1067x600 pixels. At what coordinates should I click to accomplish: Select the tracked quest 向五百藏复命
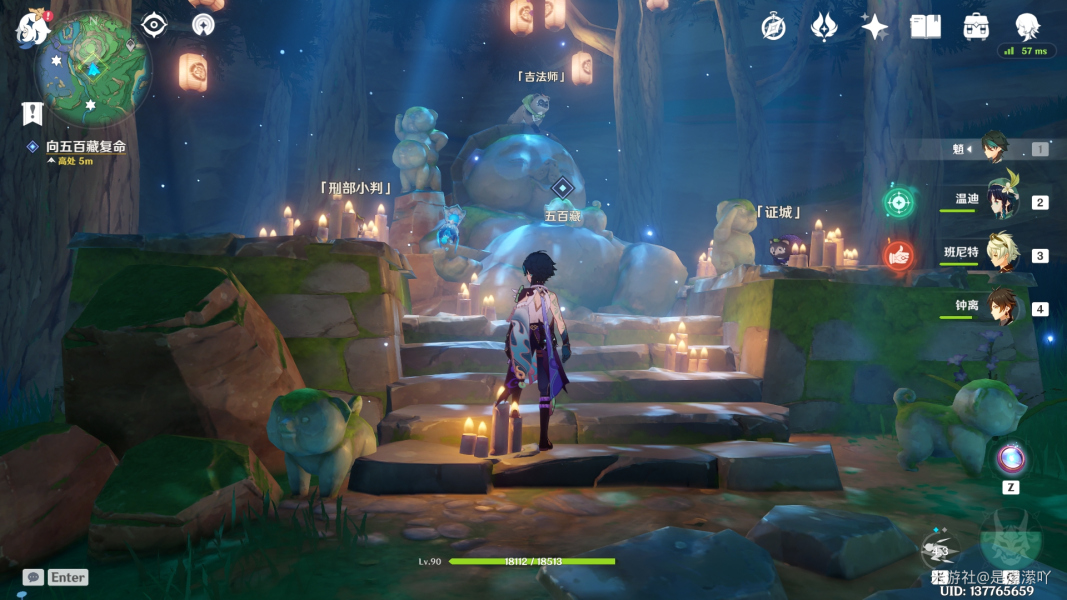tap(85, 146)
